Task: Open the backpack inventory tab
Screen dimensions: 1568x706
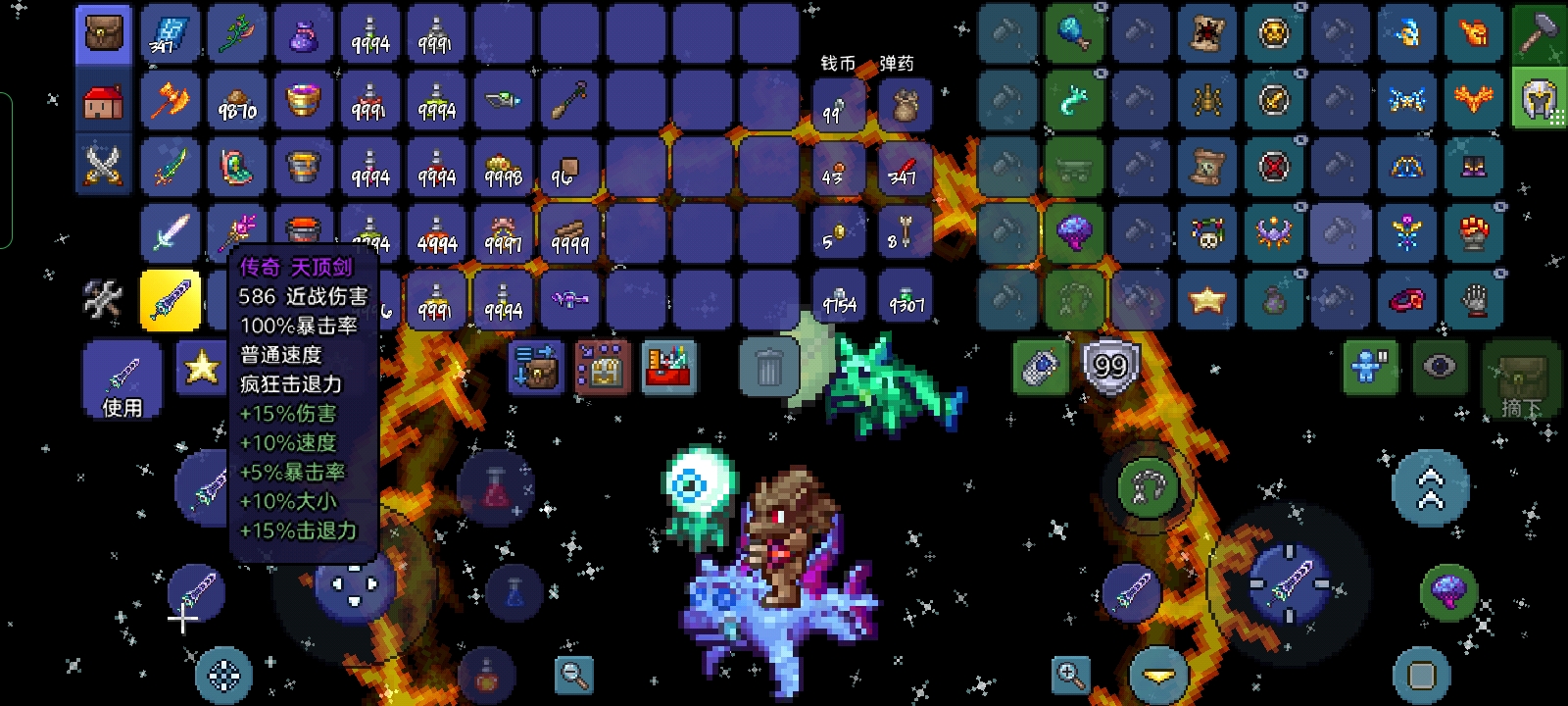Action: 103,33
